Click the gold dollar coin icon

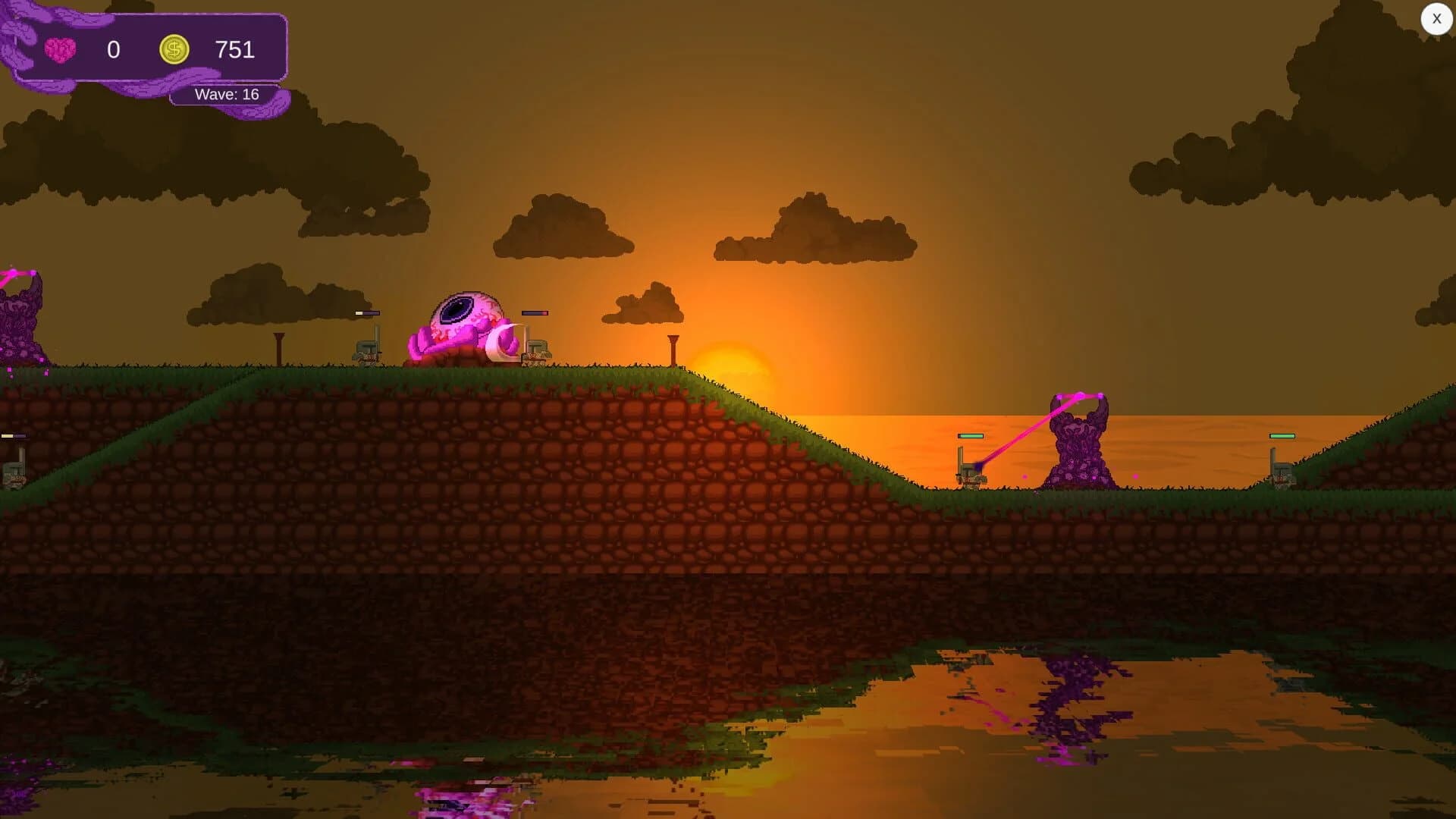coord(174,49)
